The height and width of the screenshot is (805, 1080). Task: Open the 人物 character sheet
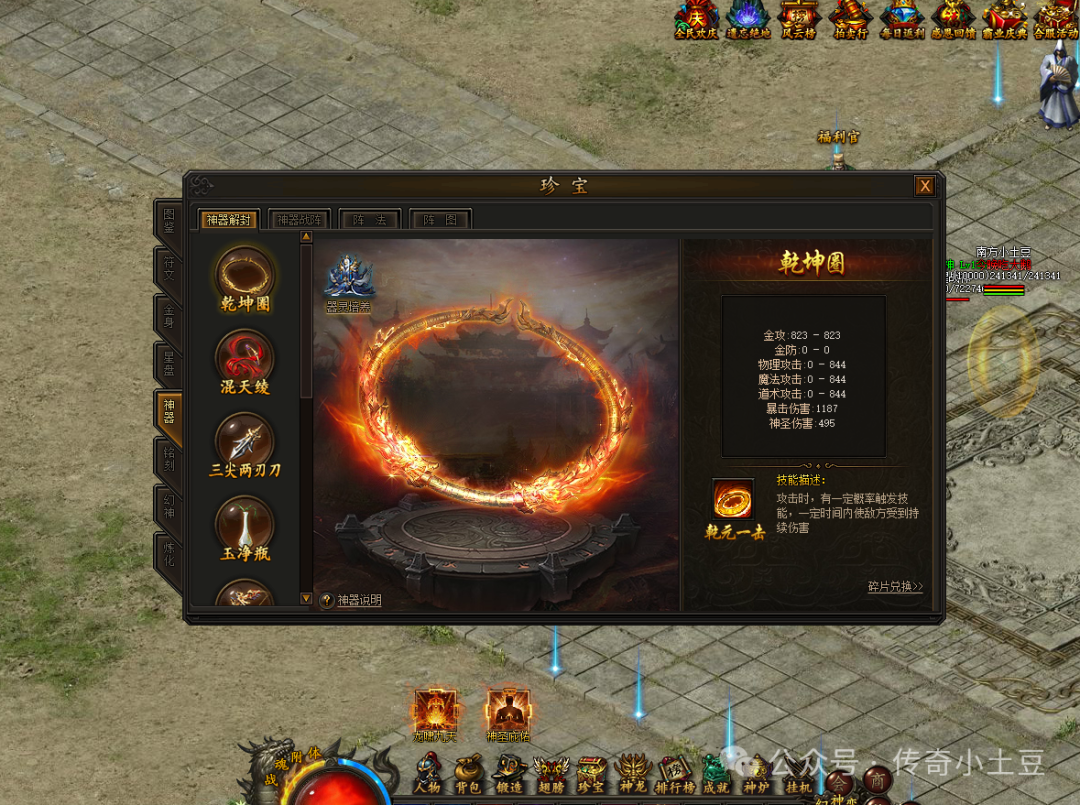pyautogui.click(x=427, y=772)
